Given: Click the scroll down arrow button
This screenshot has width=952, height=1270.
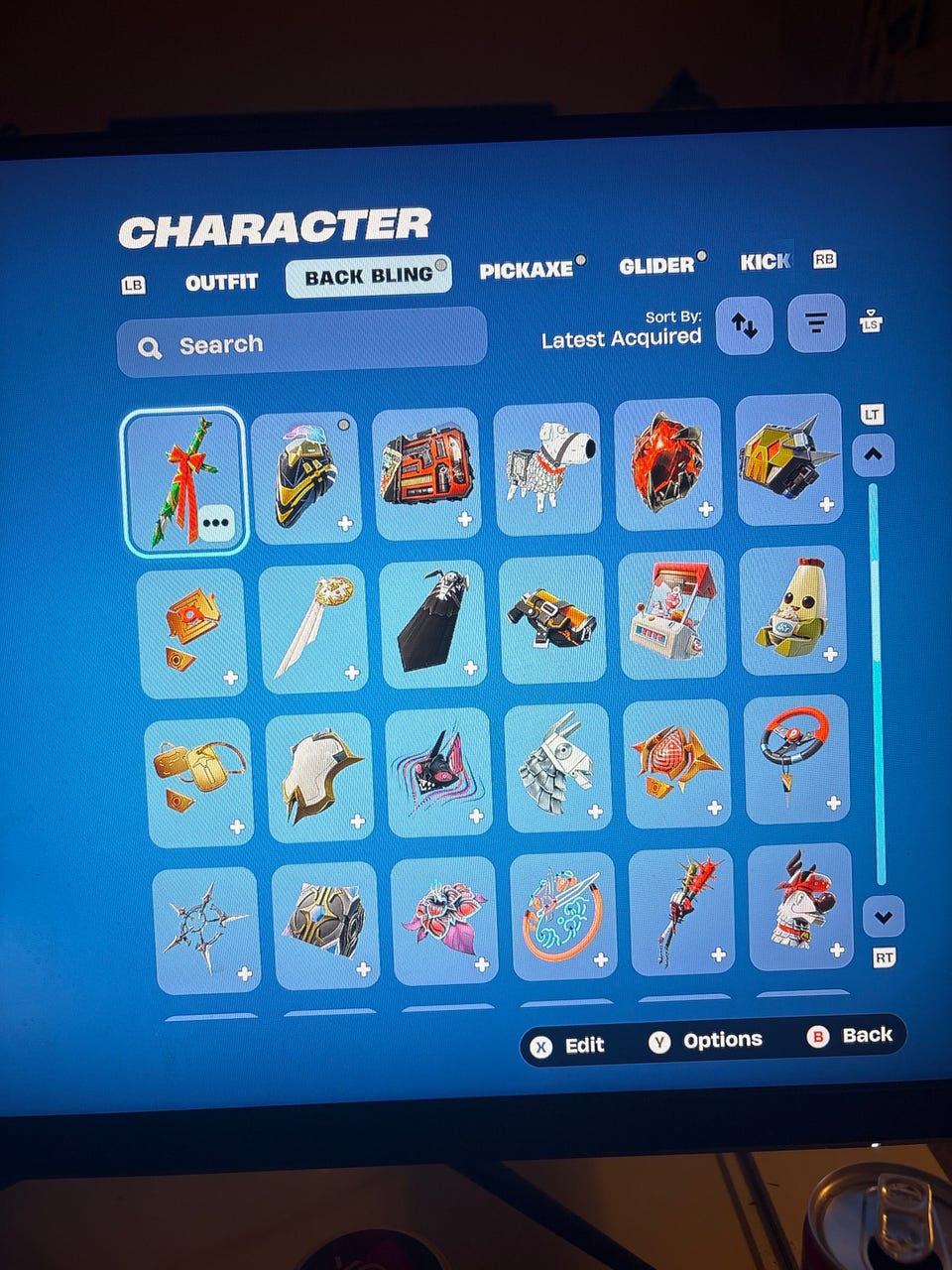Looking at the screenshot, I should point(883,917).
